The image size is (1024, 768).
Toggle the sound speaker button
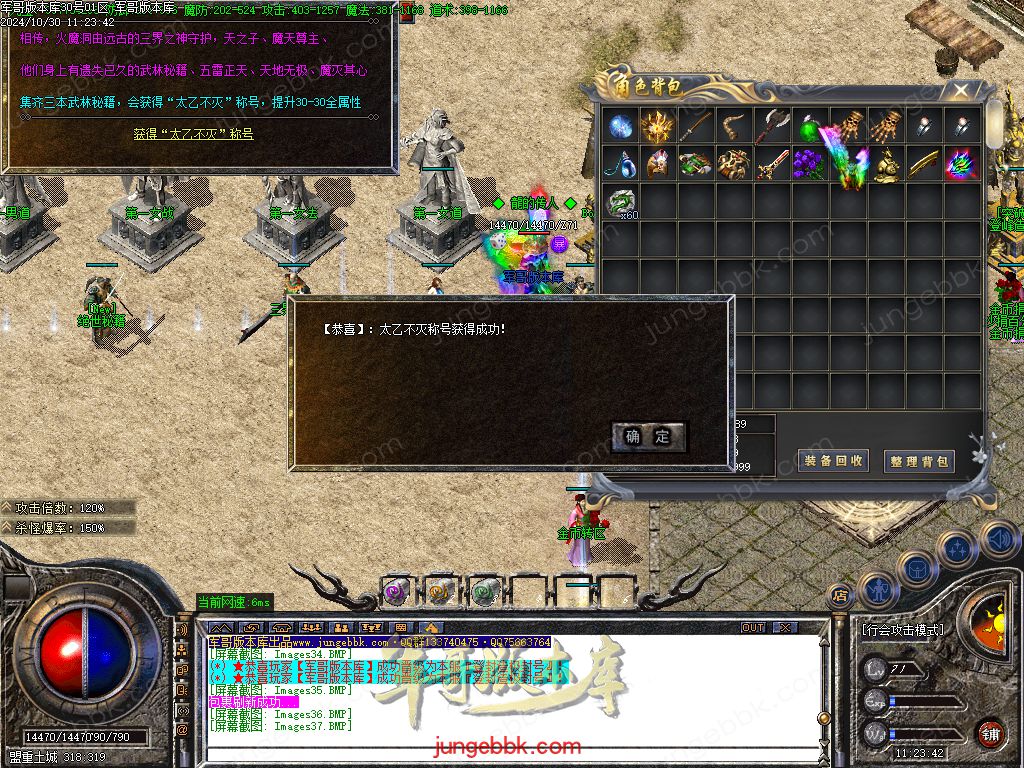pyautogui.click(x=999, y=539)
